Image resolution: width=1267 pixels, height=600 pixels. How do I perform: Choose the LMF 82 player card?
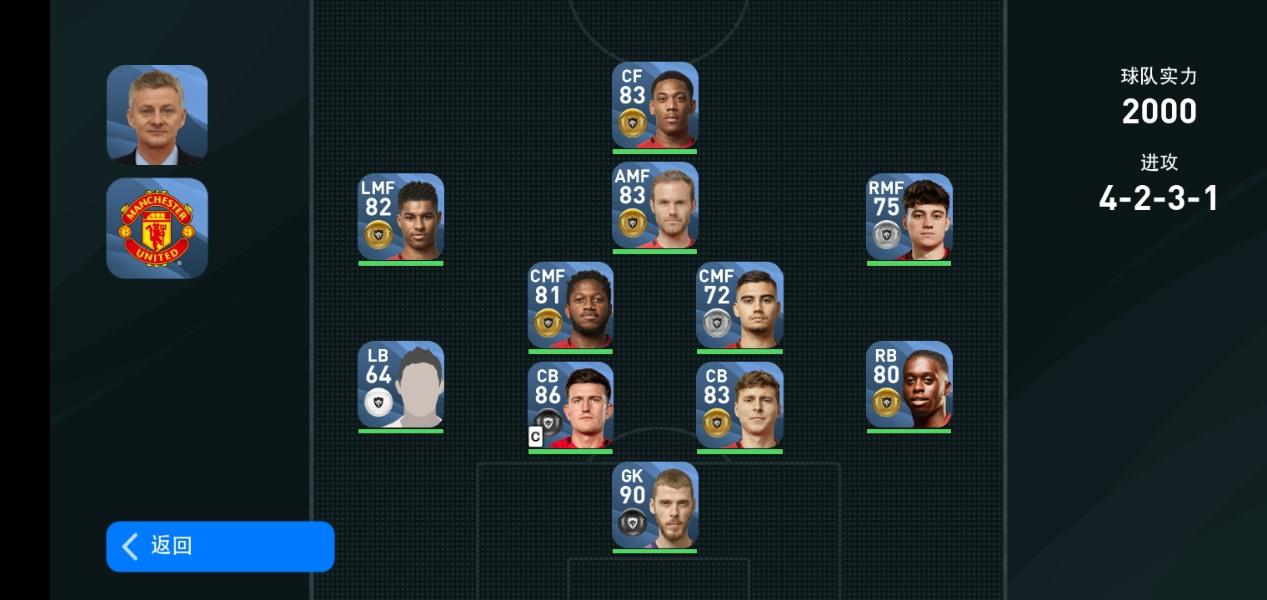401,217
